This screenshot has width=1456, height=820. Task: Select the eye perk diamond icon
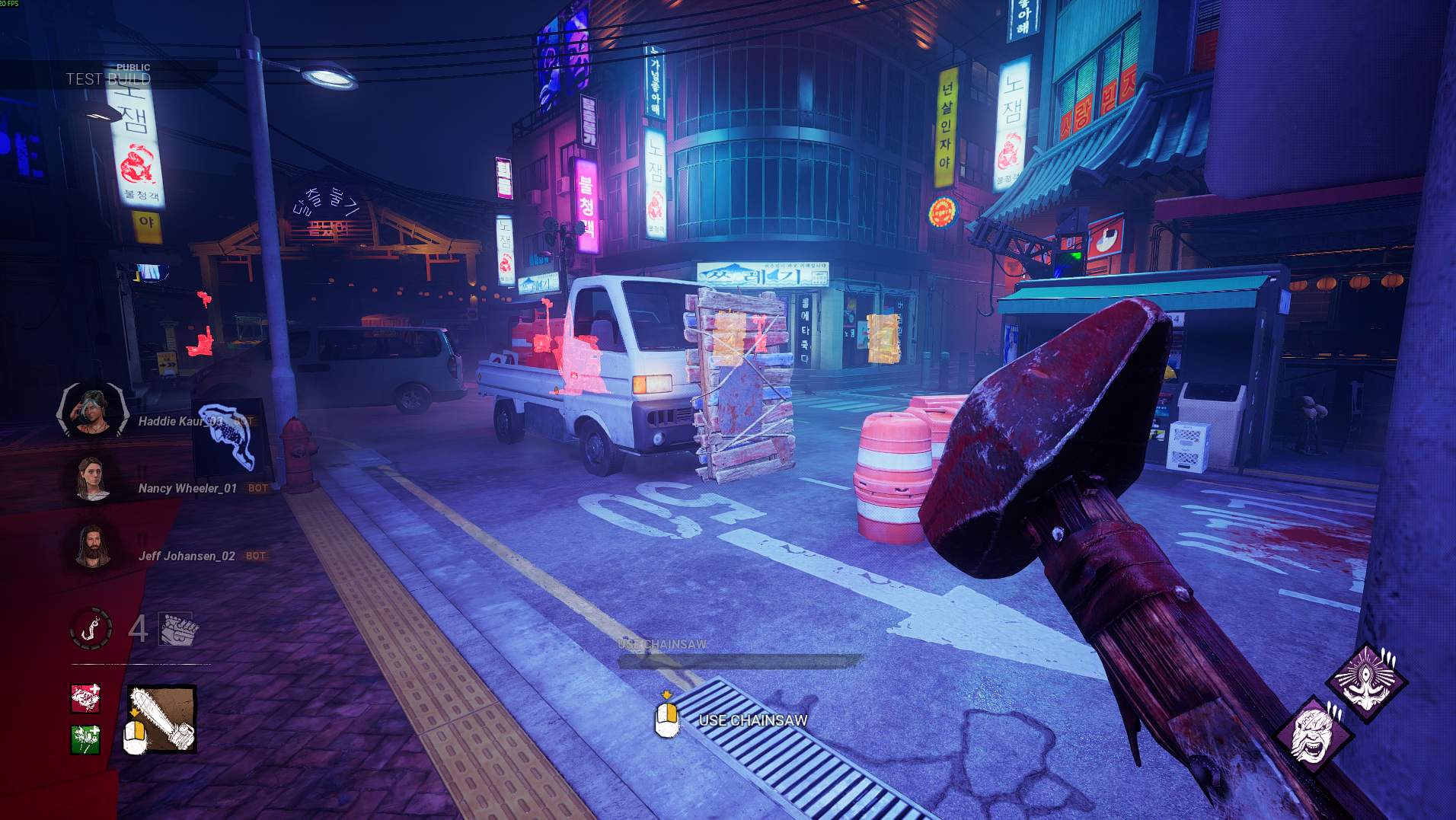pyautogui.click(x=1366, y=683)
